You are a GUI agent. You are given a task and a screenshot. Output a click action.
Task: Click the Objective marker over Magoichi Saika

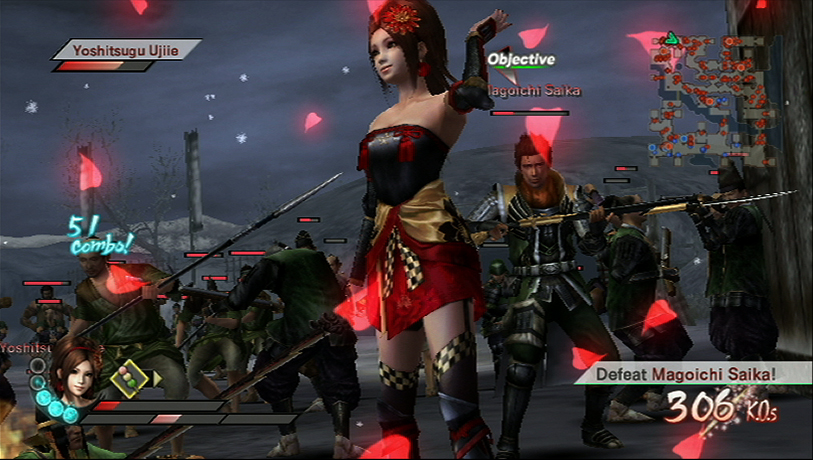pos(520,60)
